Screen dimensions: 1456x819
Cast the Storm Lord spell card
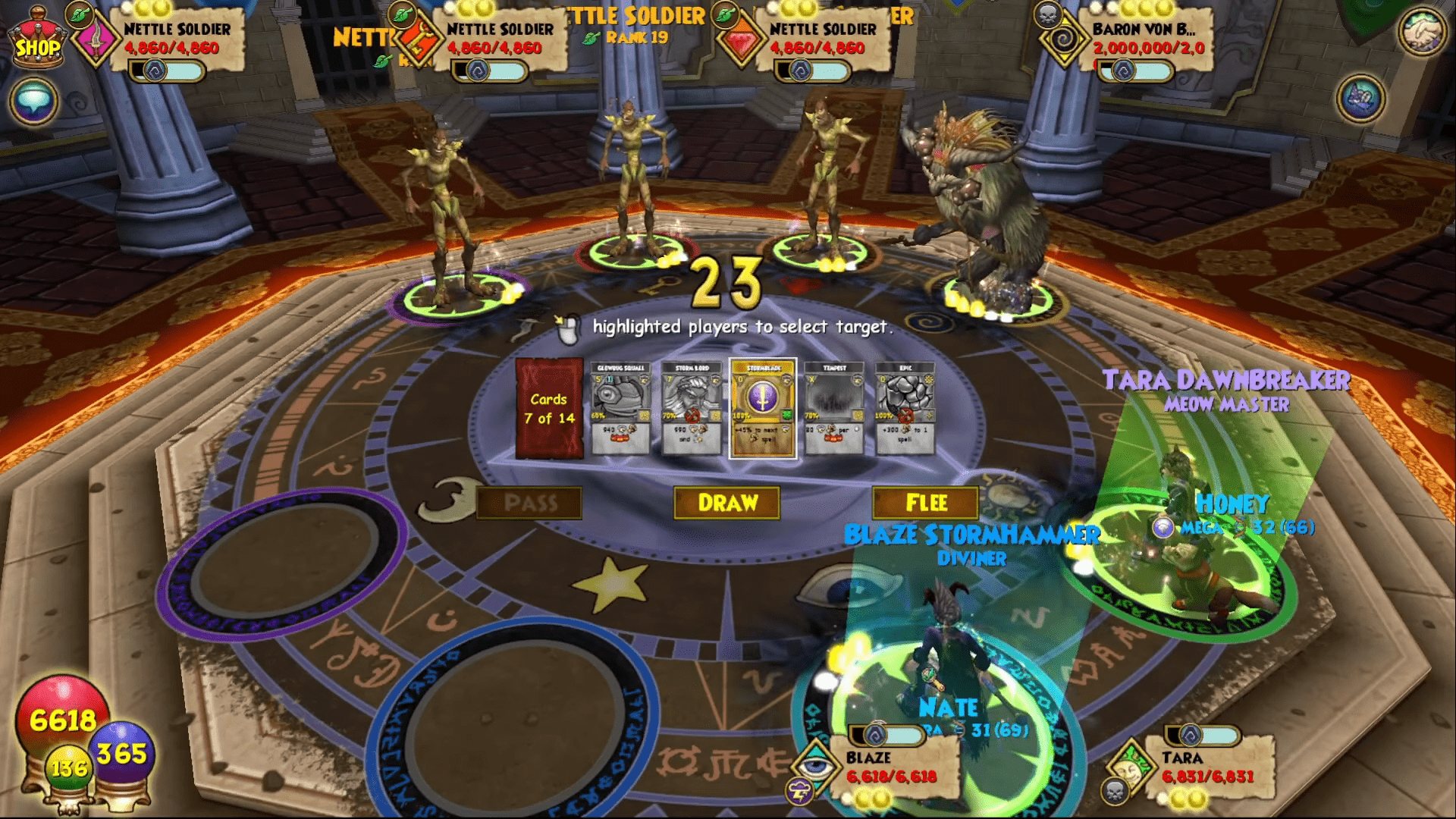pos(692,409)
